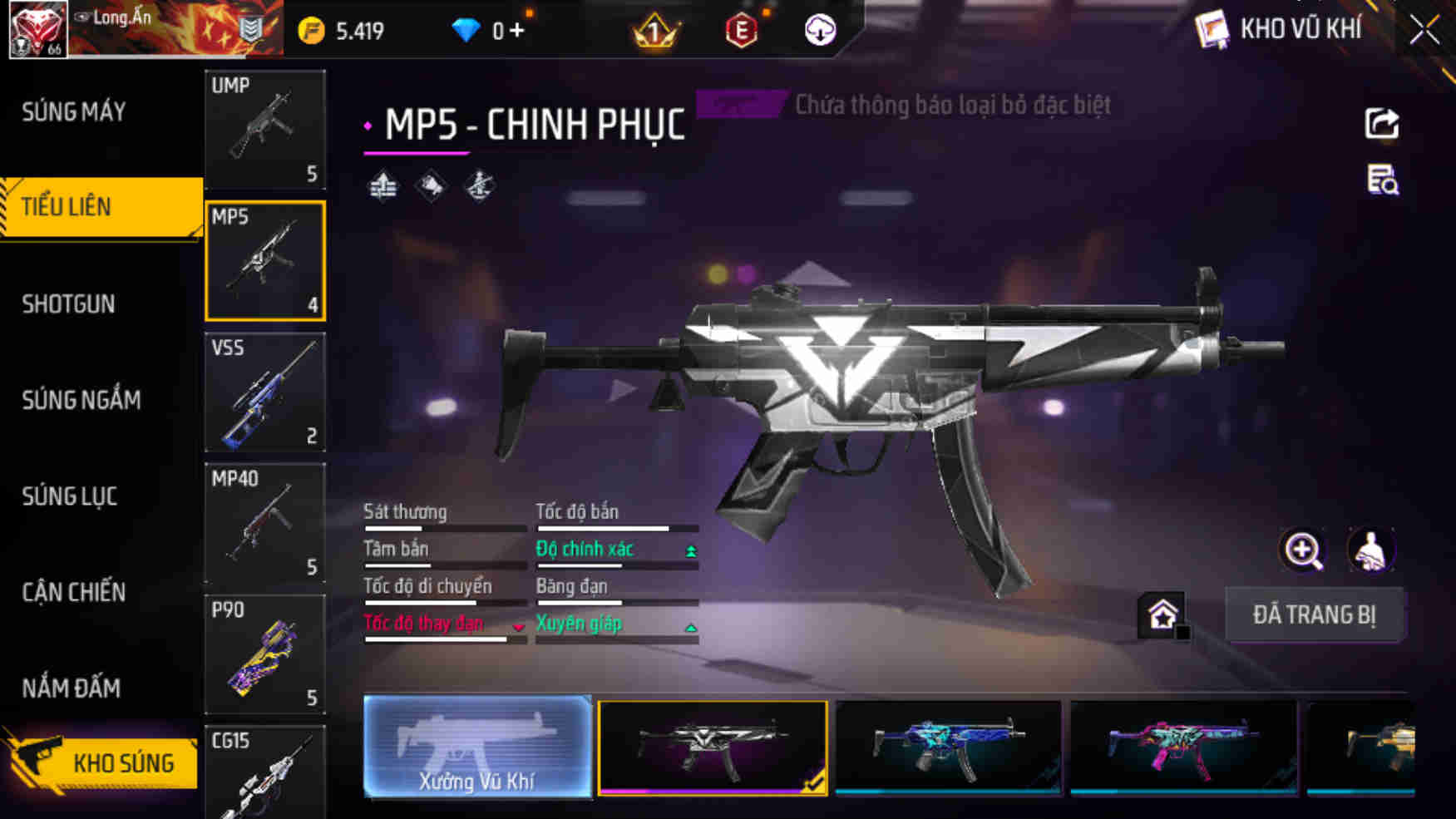1456x819 pixels.
Task: Share the MP5 skin
Action: pos(1382,125)
